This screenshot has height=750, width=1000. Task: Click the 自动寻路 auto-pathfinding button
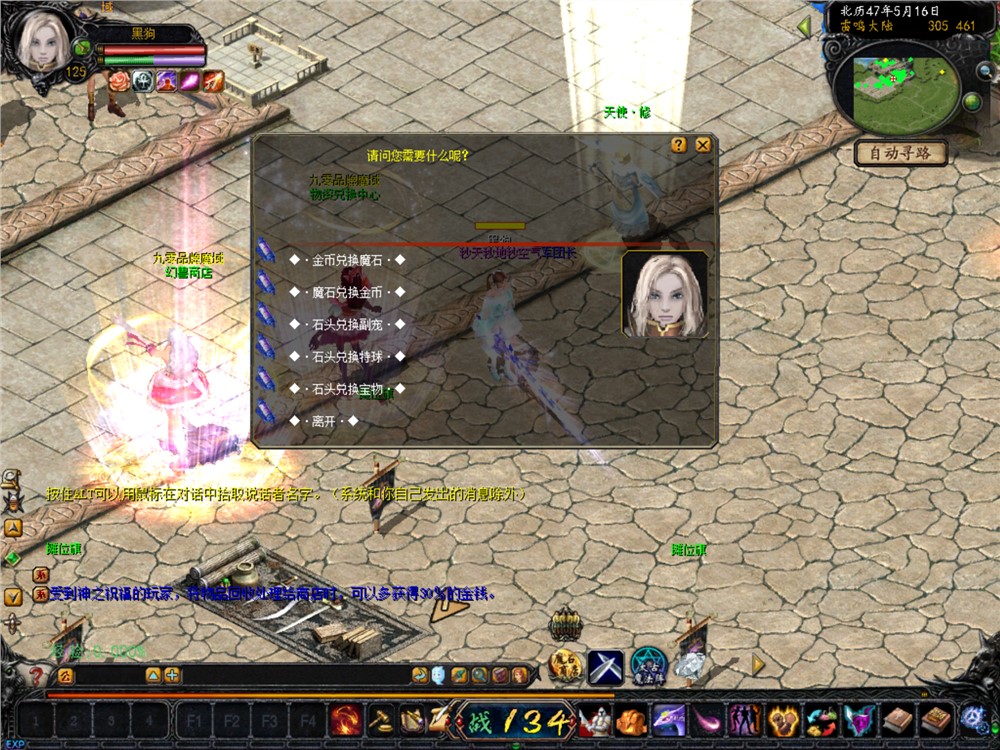point(900,154)
